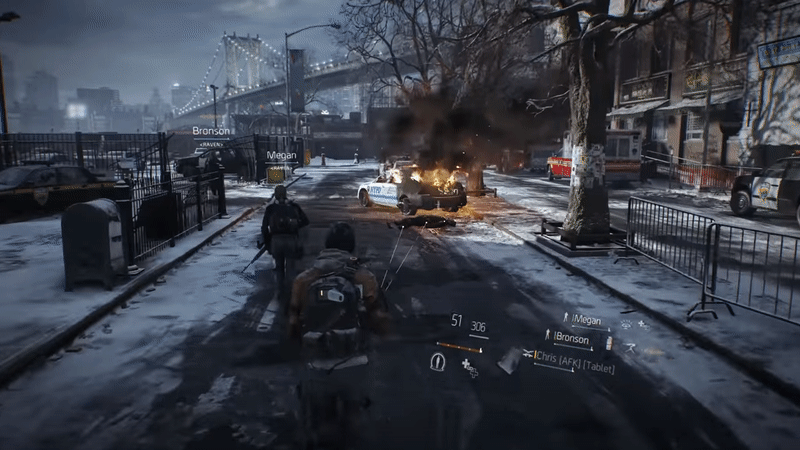Select the equipped orange rifle weapon icon

[459, 346]
